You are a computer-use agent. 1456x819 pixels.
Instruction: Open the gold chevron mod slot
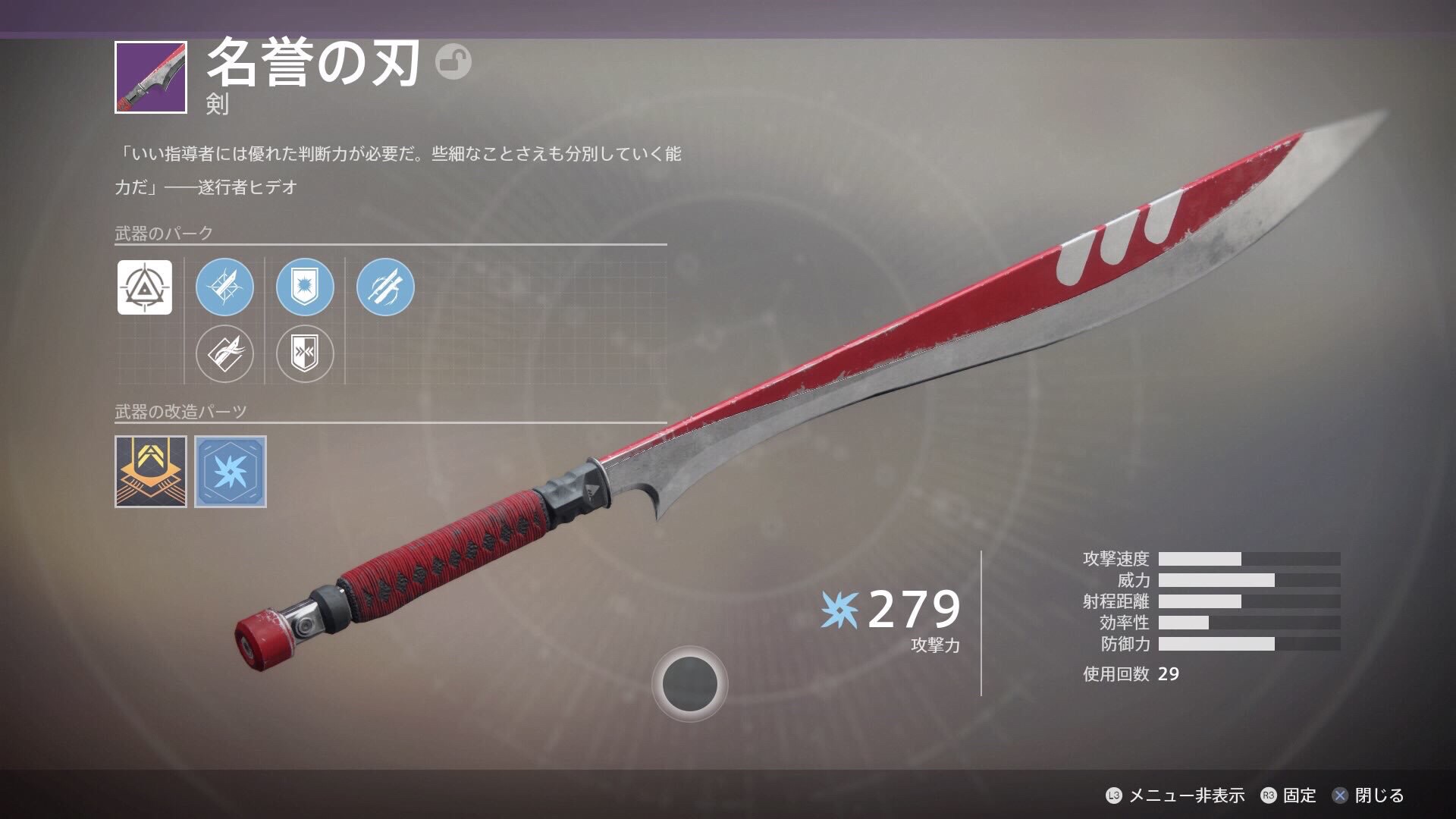(x=151, y=471)
